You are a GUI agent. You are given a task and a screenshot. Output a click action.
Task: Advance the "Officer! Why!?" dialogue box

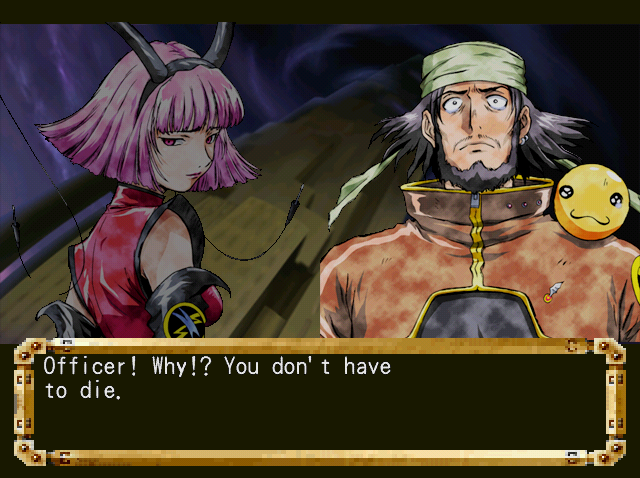319,400
